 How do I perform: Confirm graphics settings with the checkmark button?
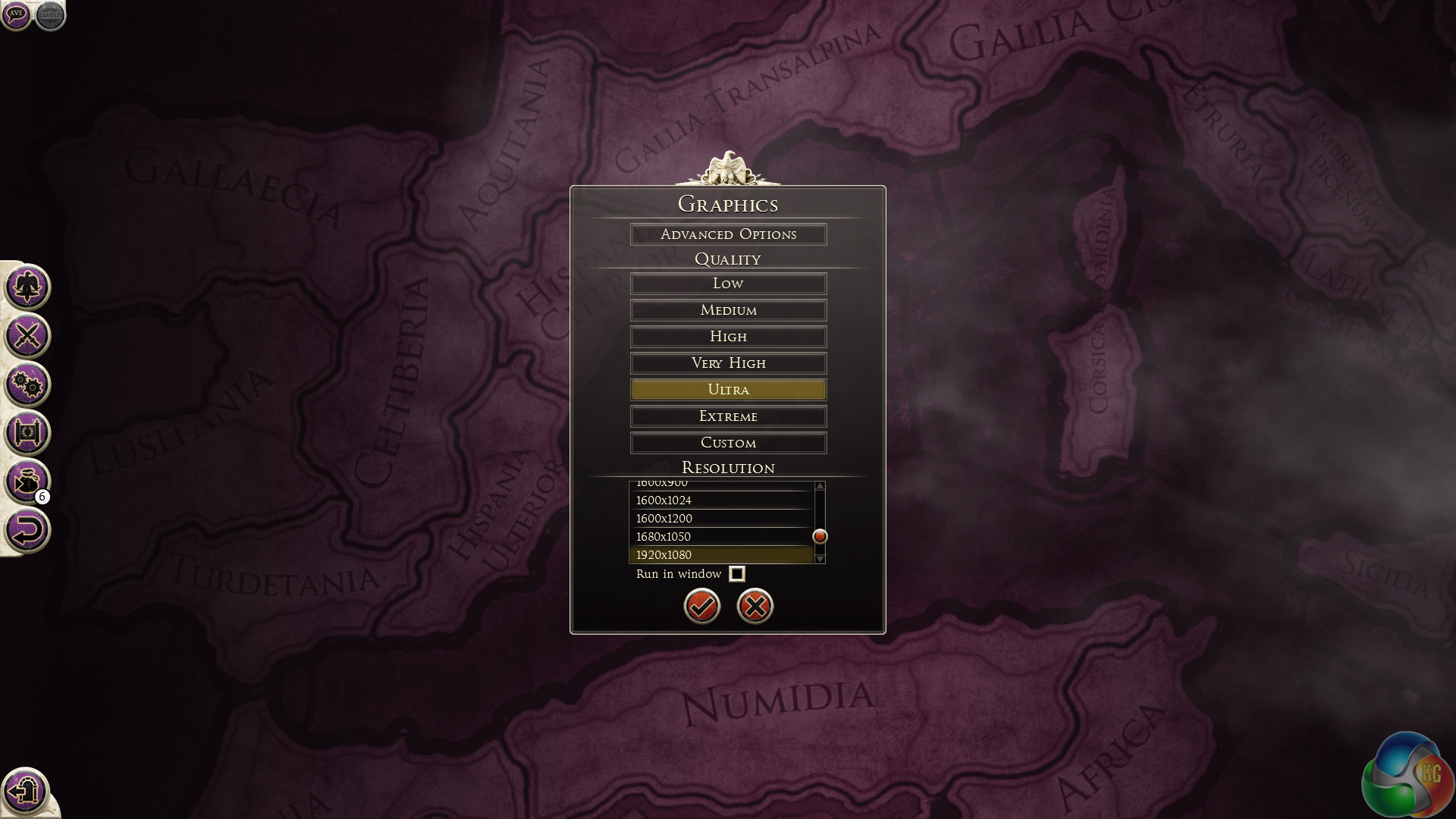coord(701,606)
